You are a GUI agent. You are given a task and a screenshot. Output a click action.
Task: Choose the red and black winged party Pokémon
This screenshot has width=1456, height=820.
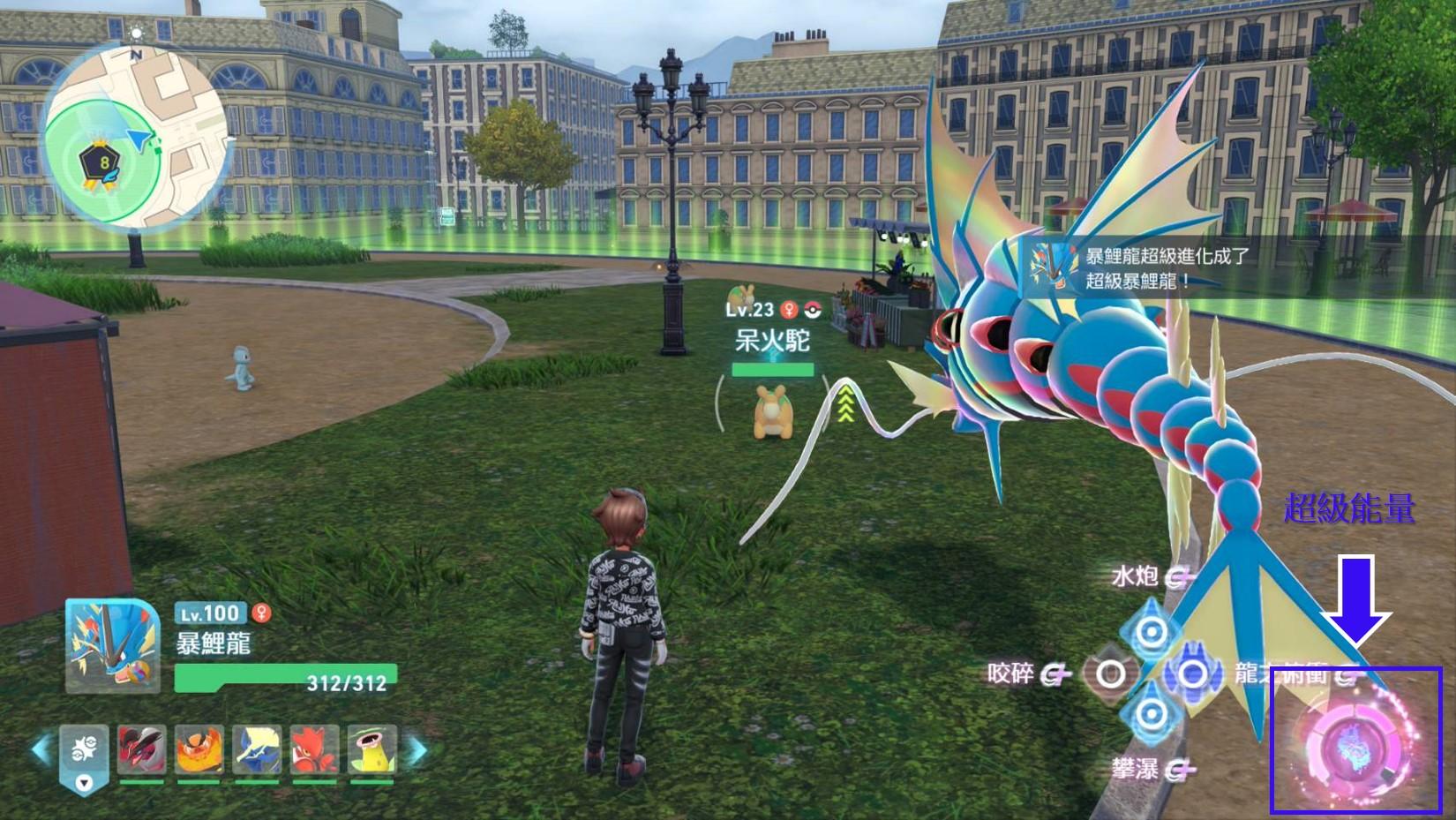142,750
